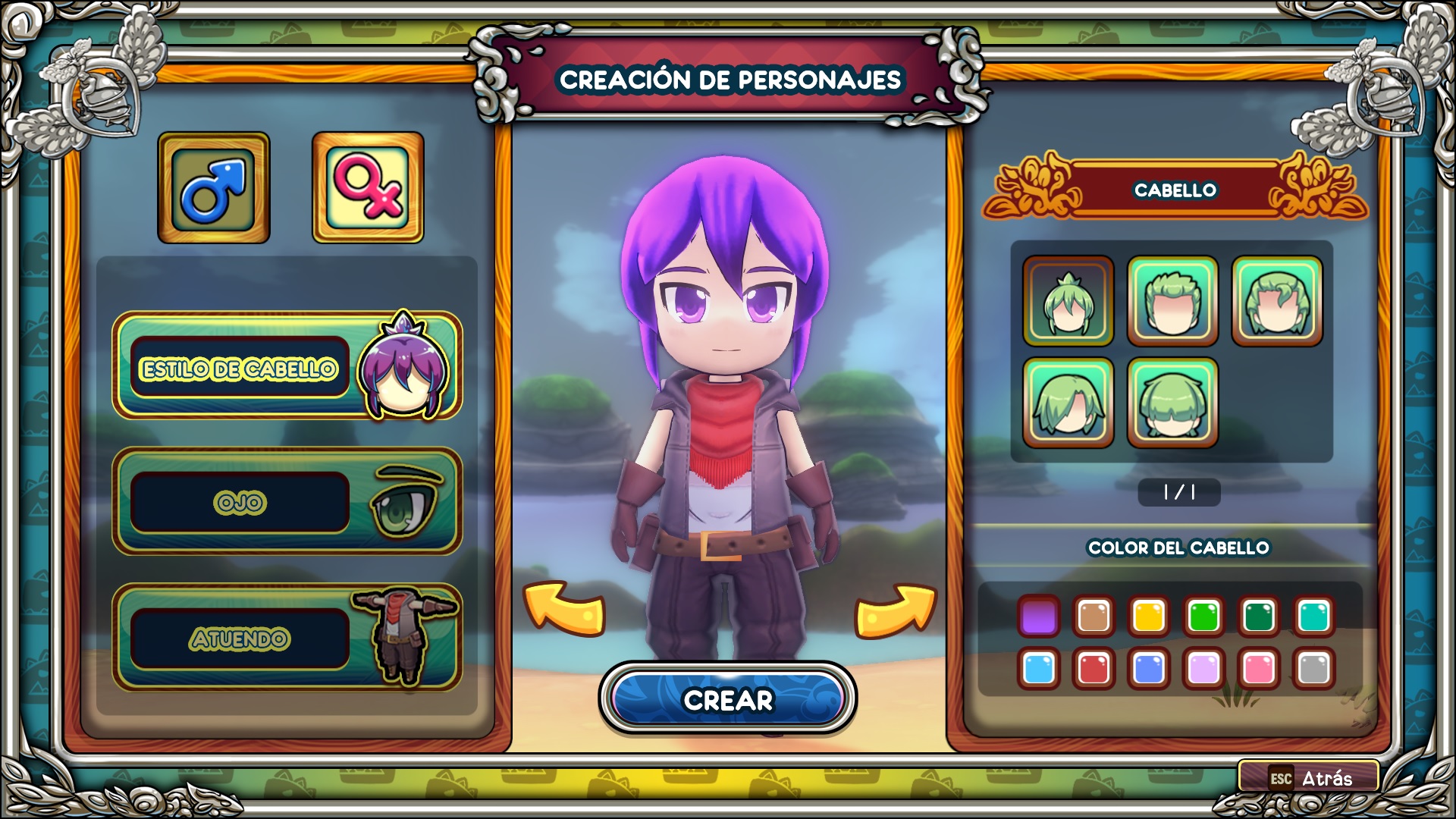The width and height of the screenshot is (1456, 819).
Task: Open the Ojo eye category
Action: 287,501
